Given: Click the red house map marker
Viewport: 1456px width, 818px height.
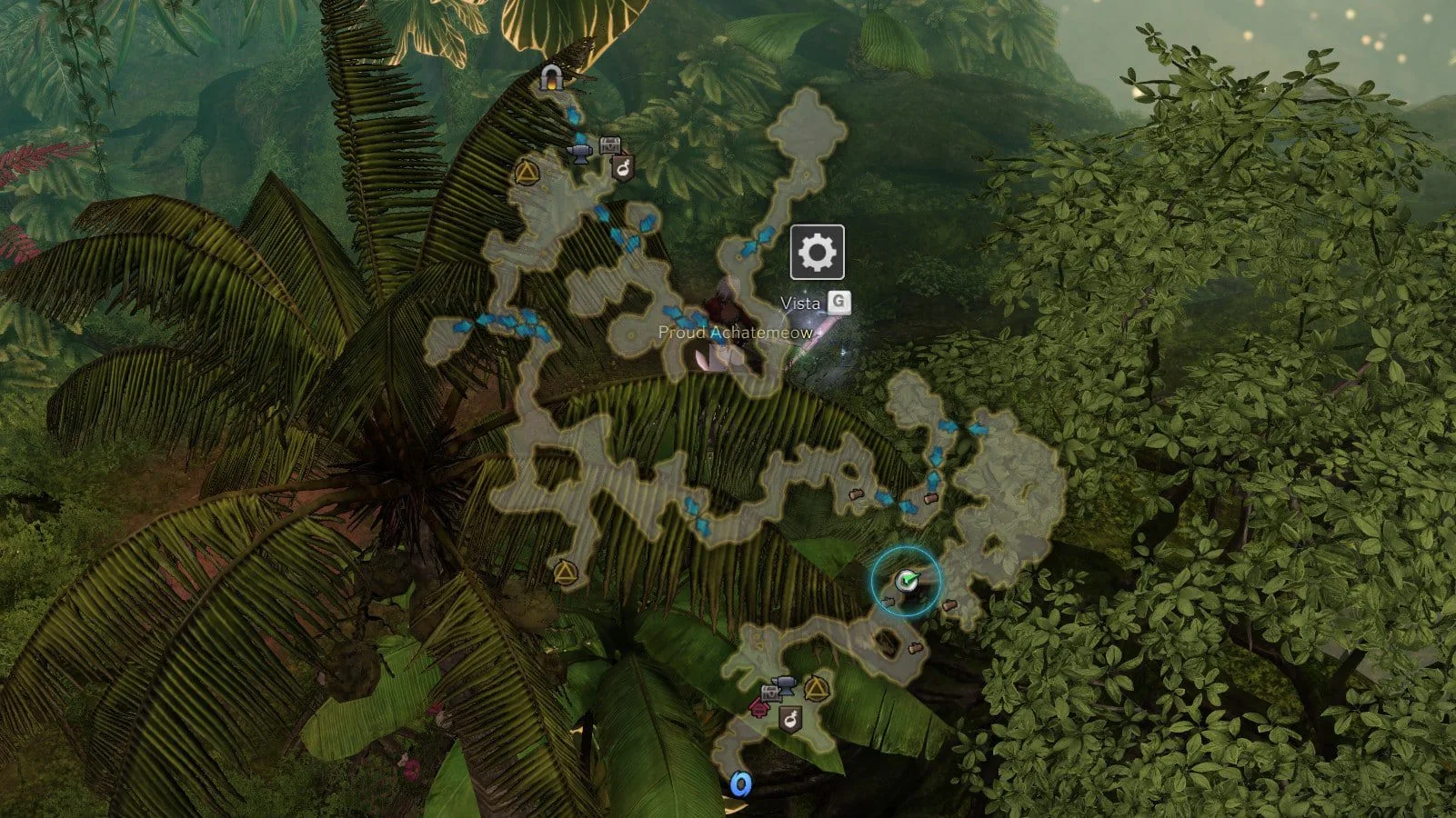Looking at the screenshot, I should pyautogui.click(x=758, y=708).
